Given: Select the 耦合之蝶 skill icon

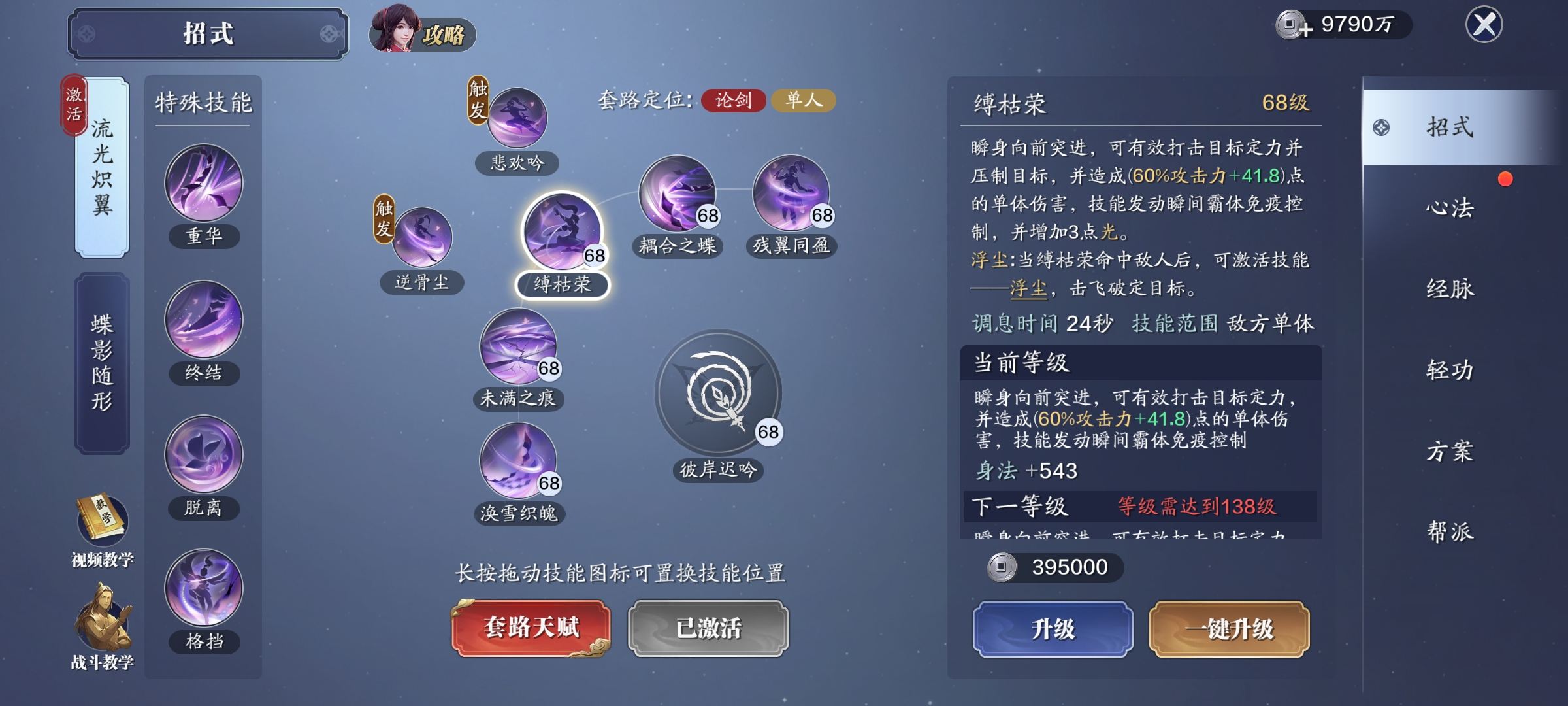Looking at the screenshot, I should pos(677,193).
